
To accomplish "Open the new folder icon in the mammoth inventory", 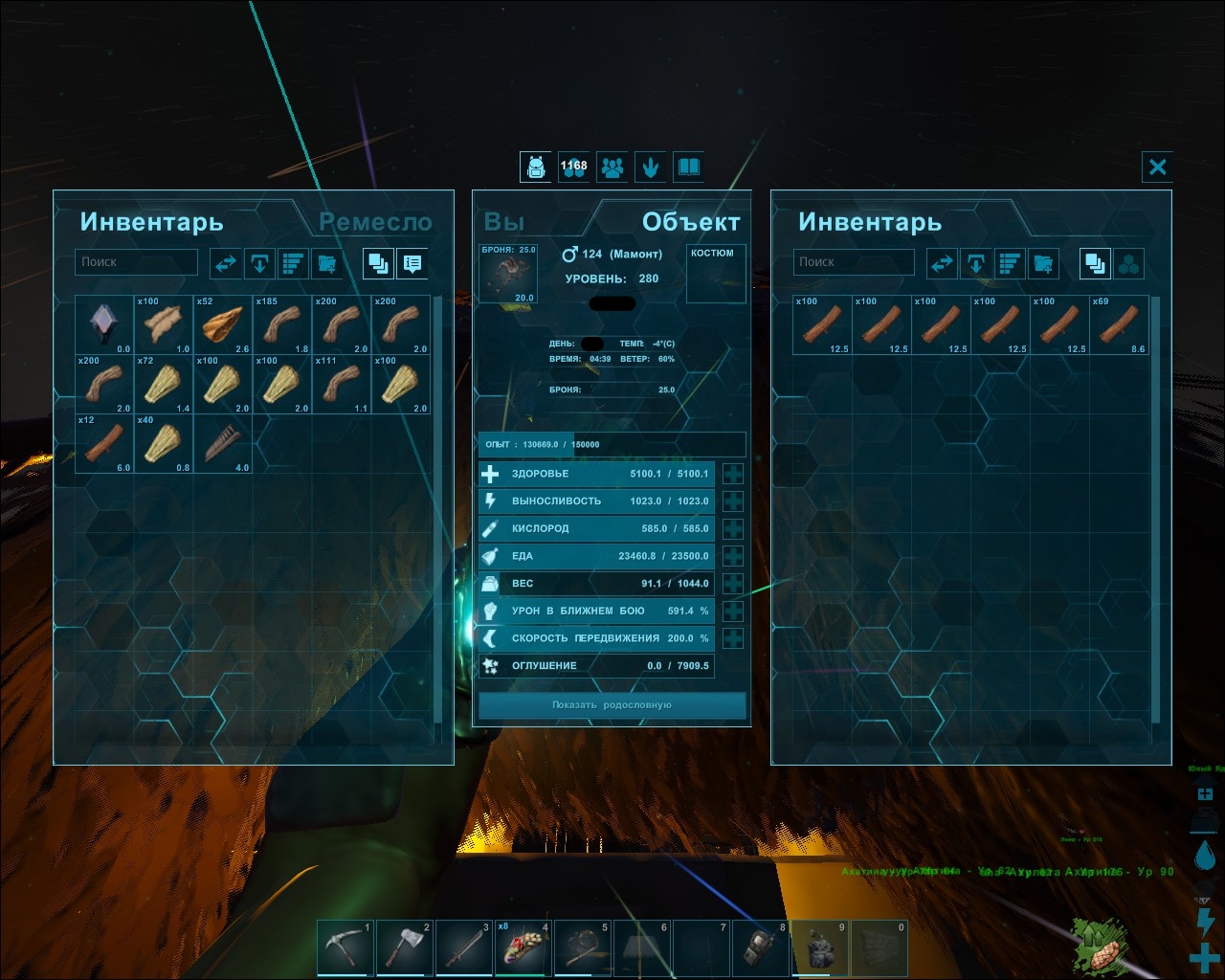I will [1042, 263].
